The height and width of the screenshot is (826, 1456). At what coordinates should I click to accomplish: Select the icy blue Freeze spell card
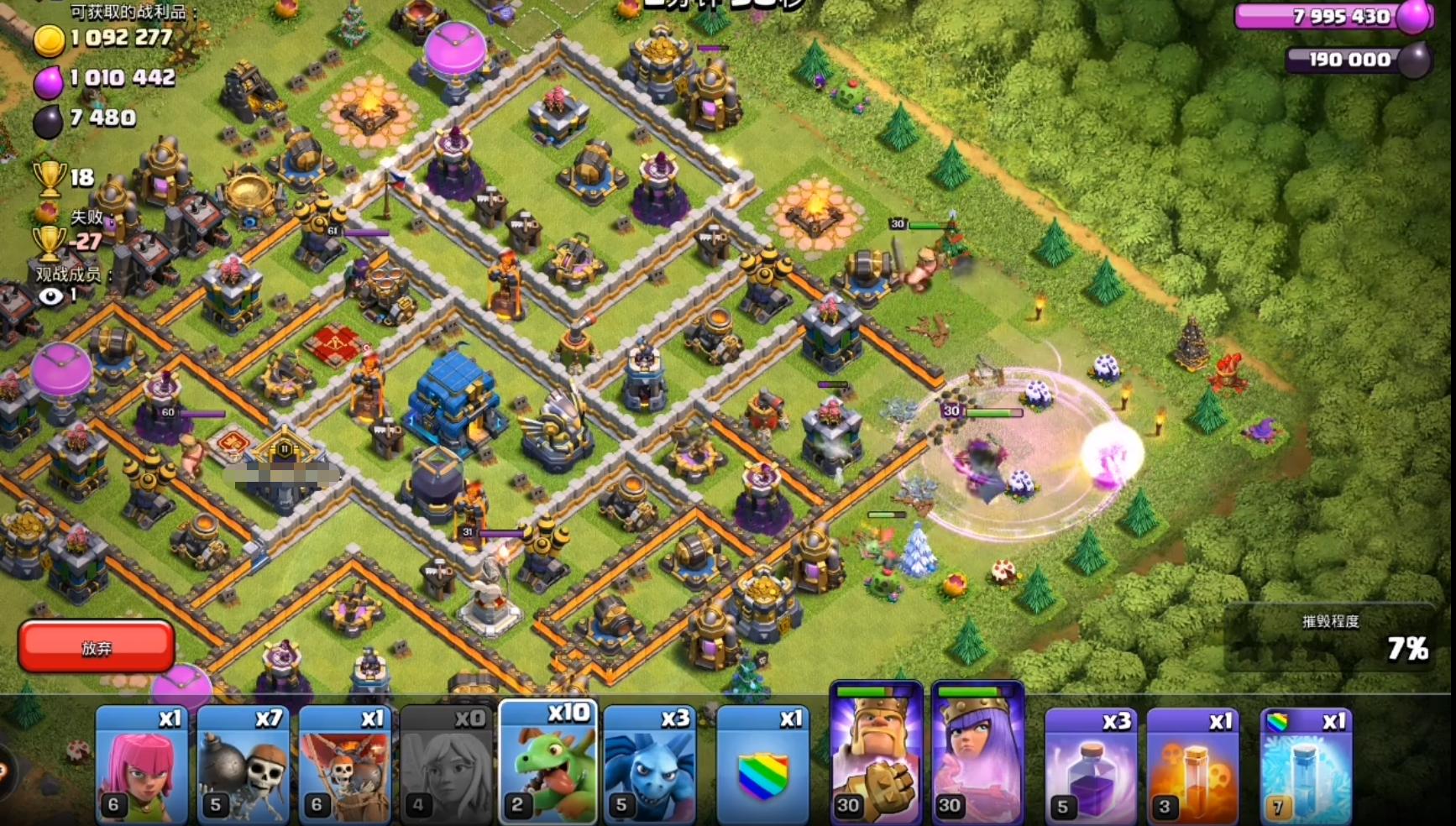point(1306,766)
